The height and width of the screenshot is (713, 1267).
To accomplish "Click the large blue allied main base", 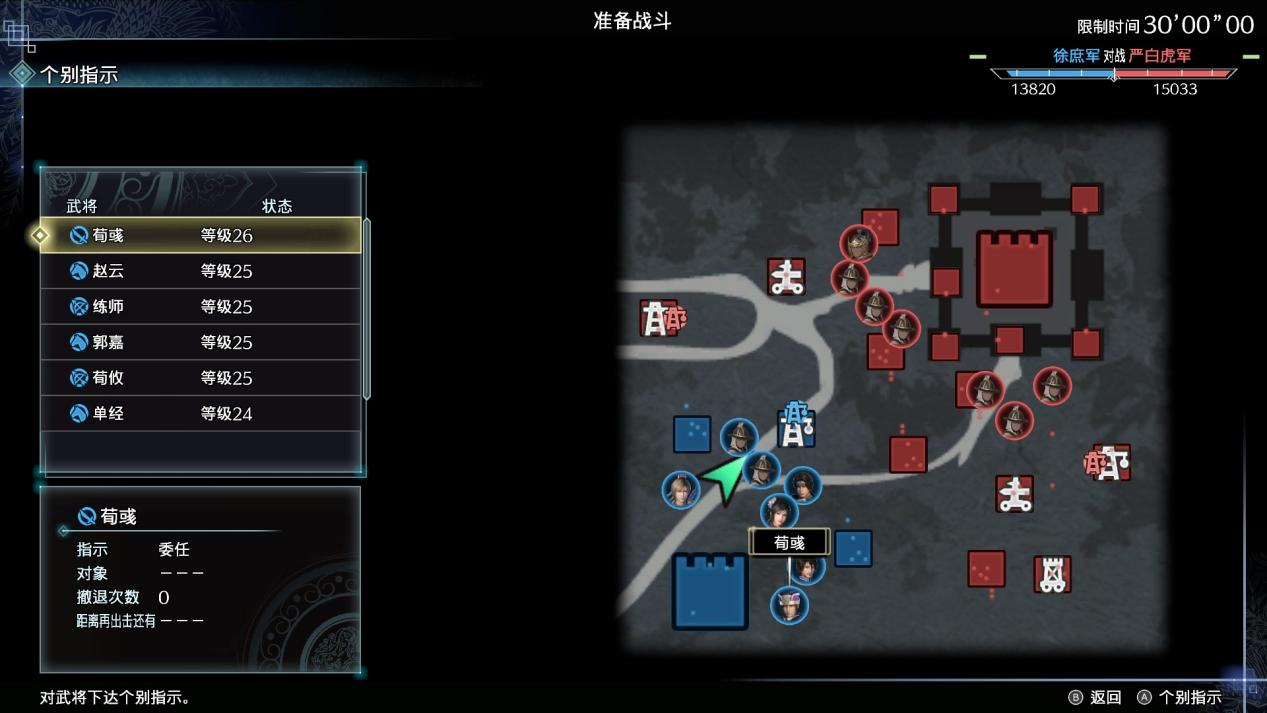I will (710, 591).
